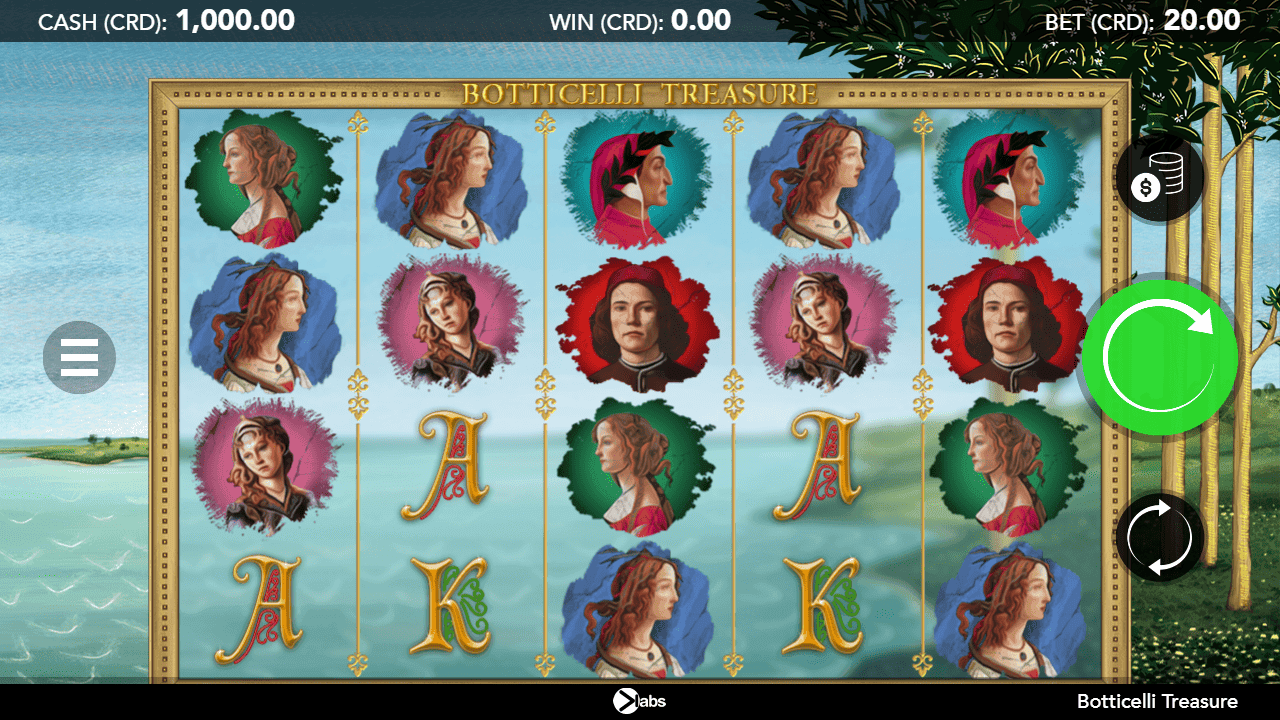The height and width of the screenshot is (720, 1280).
Task: Click the CASH balance display
Action: (x=165, y=20)
